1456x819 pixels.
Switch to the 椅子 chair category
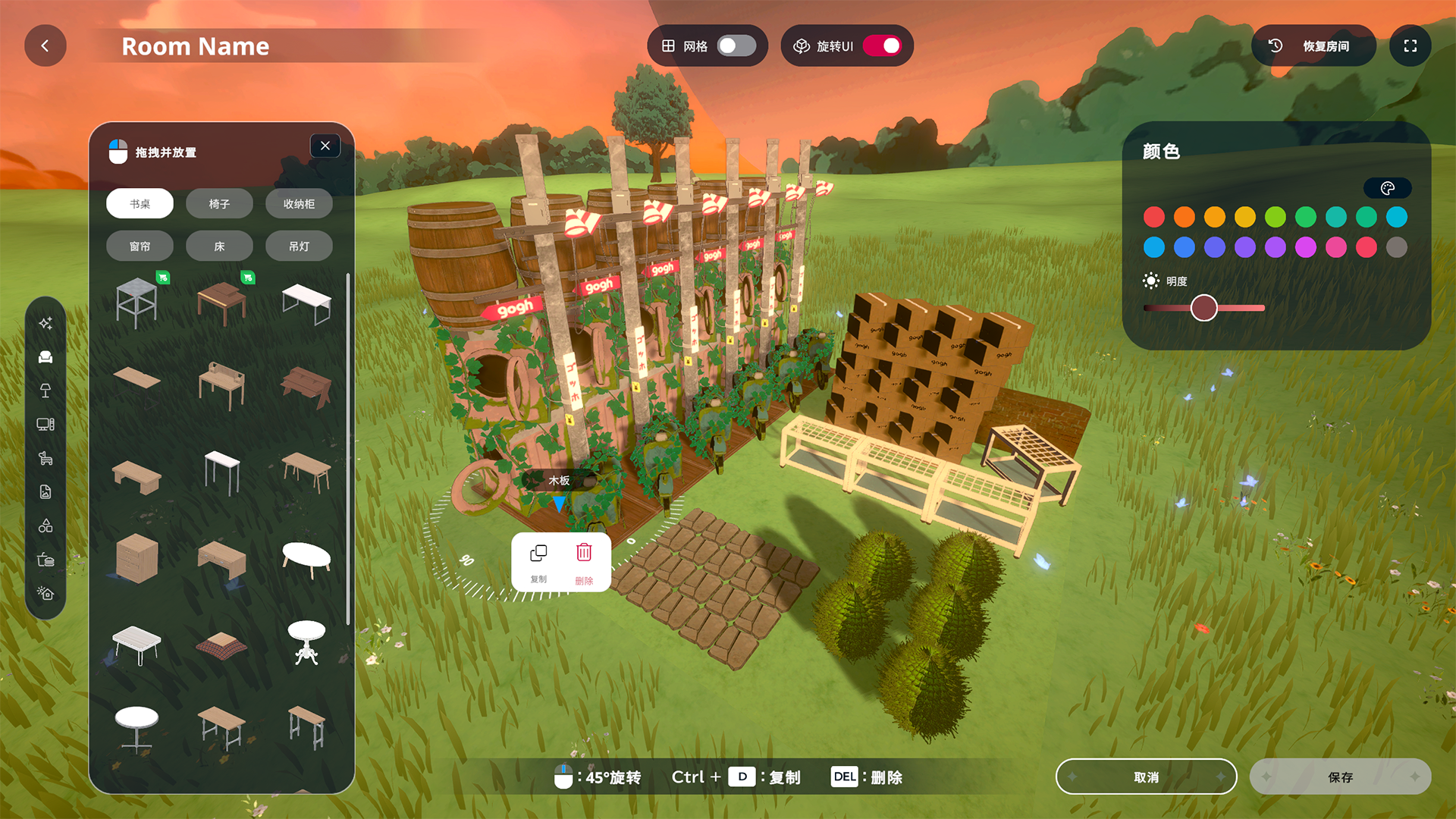point(219,204)
